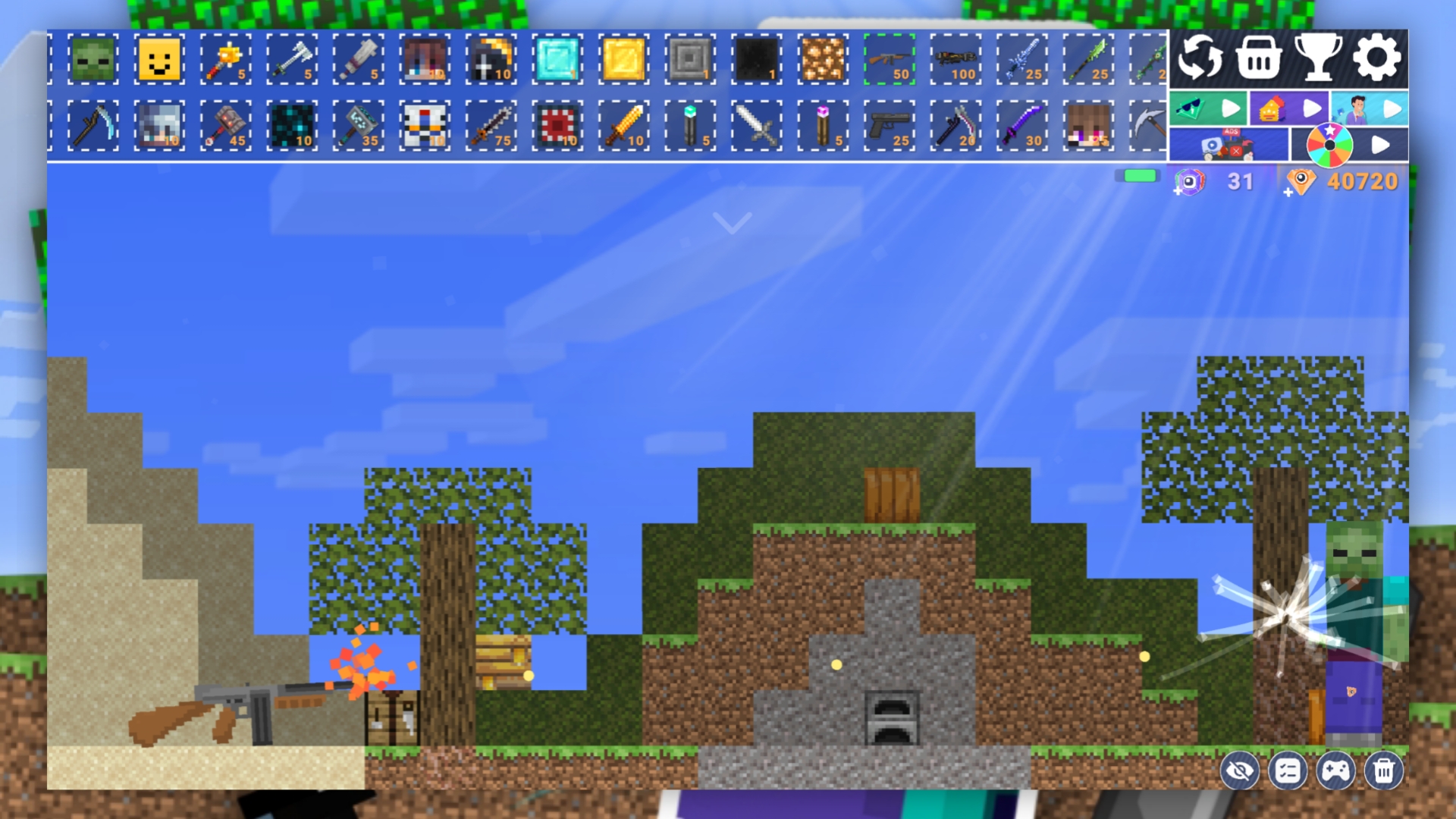Select the pickaxe tool in second inventory row
This screenshot has width=1456, height=819.
pos(93,127)
